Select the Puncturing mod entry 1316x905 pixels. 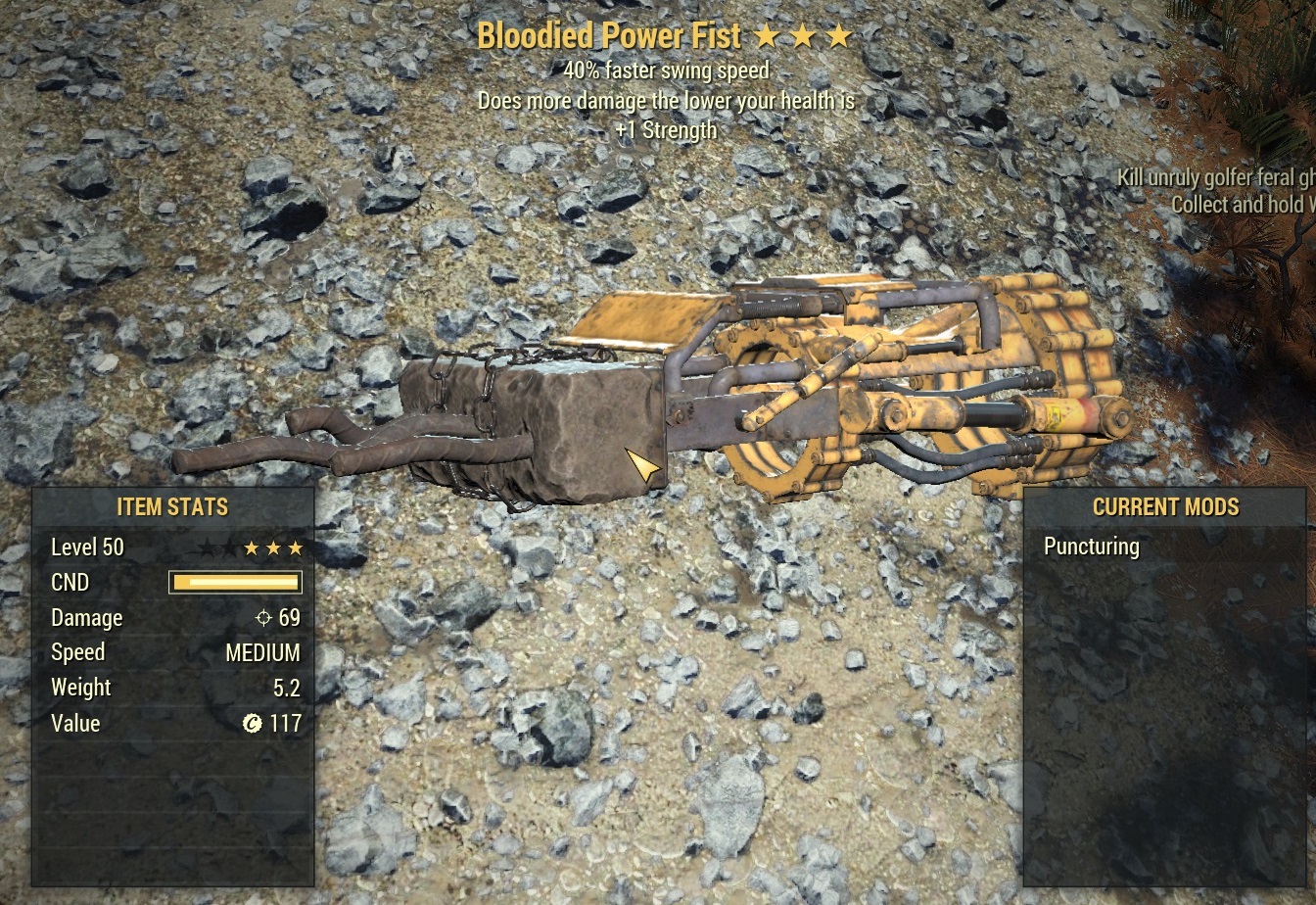pyautogui.click(x=1092, y=547)
